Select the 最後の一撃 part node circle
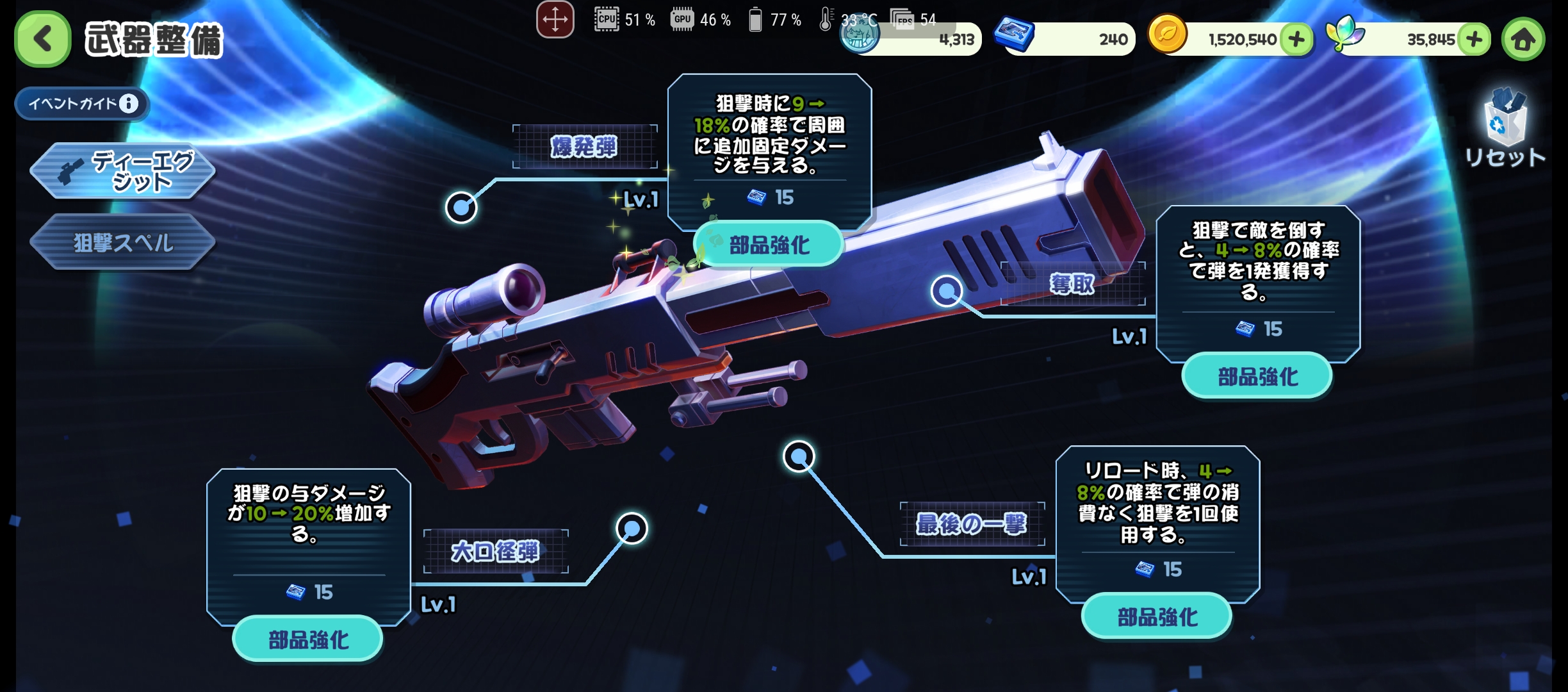 (x=799, y=456)
